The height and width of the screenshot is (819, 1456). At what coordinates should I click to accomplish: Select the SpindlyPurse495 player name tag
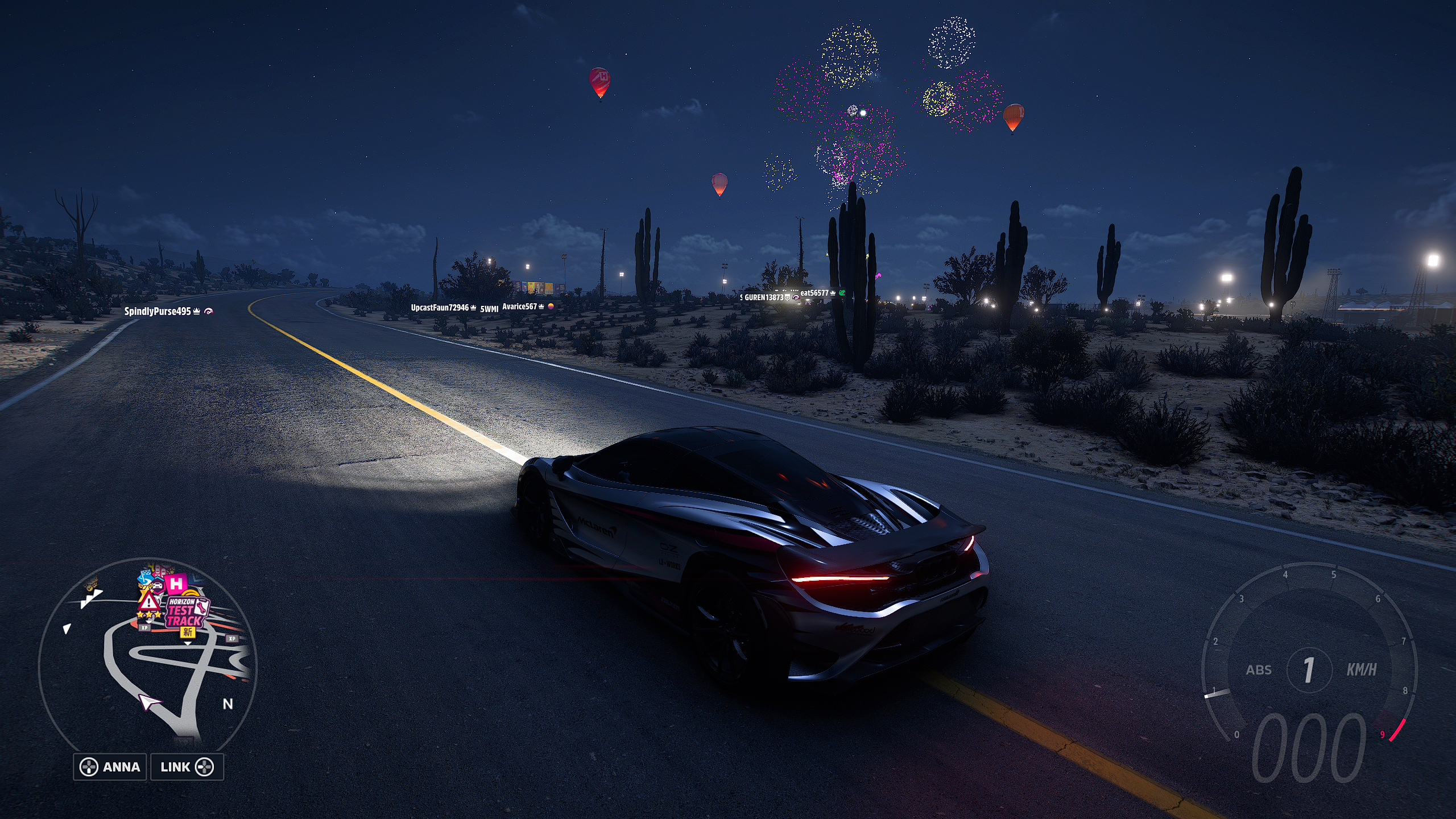click(158, 311)
